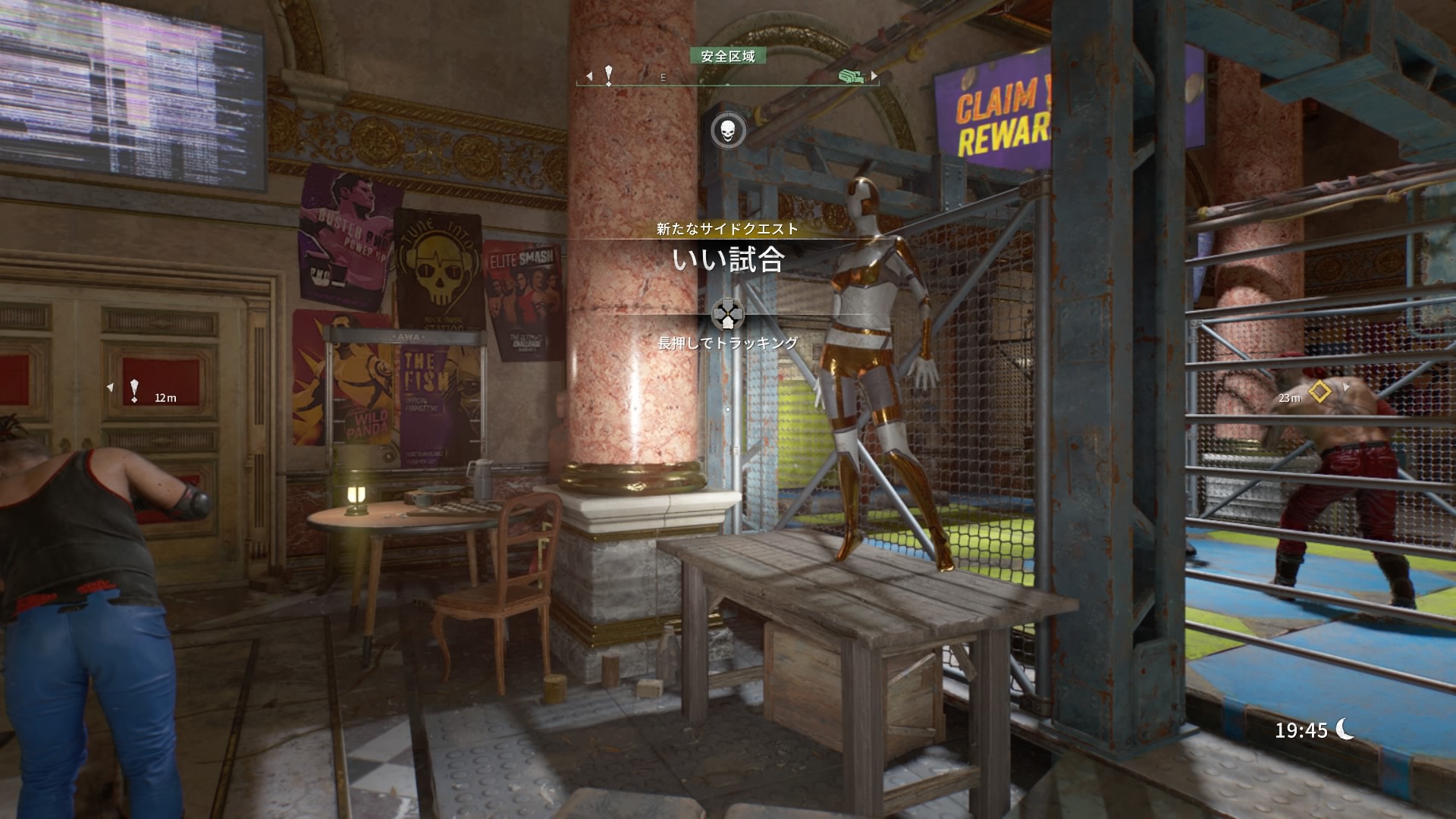
Task: Click the yellow diamond objective marker at 23m
Action: (1320, 392)
